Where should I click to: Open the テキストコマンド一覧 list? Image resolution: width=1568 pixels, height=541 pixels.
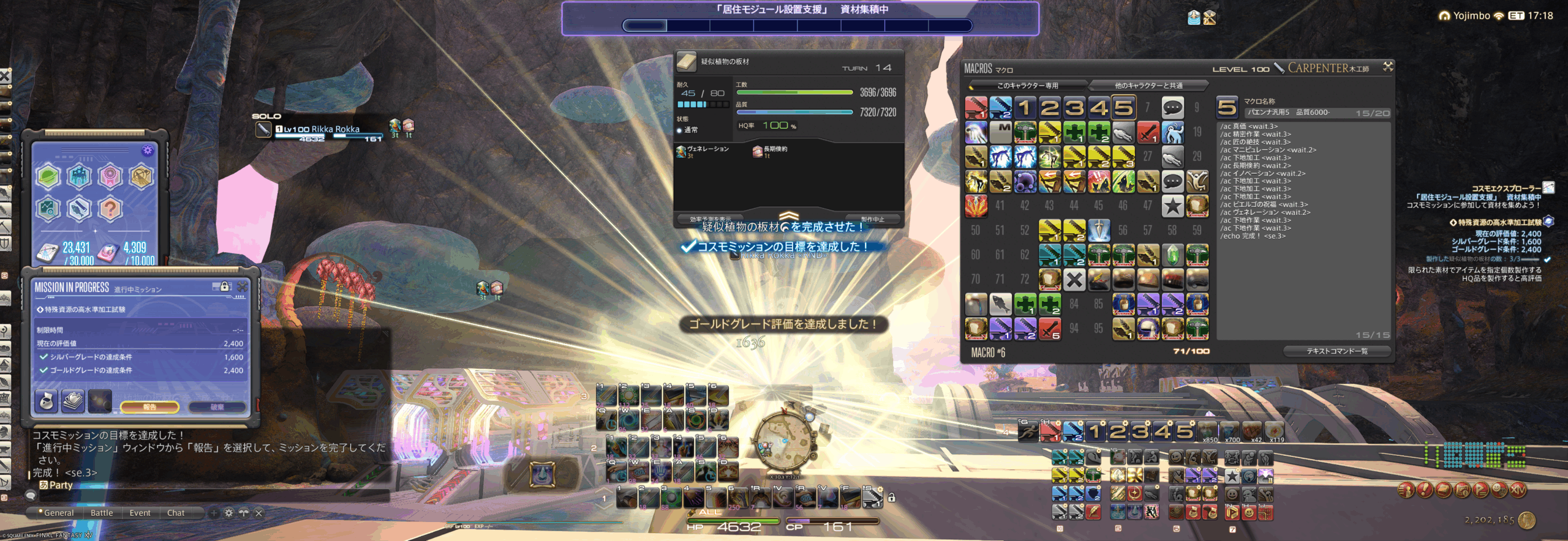point(1336,351)
